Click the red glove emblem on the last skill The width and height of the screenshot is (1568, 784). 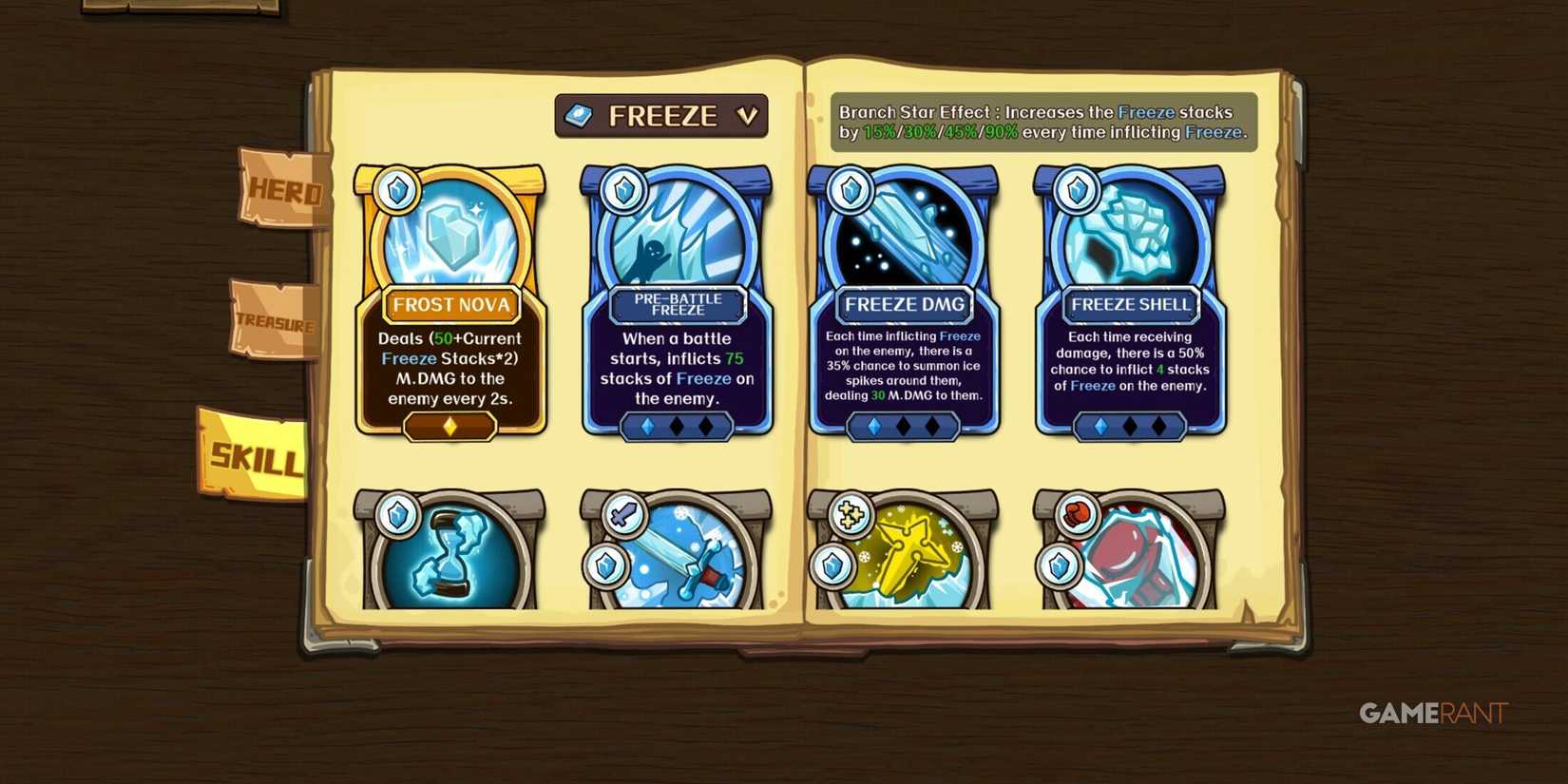coord(1075,513)
